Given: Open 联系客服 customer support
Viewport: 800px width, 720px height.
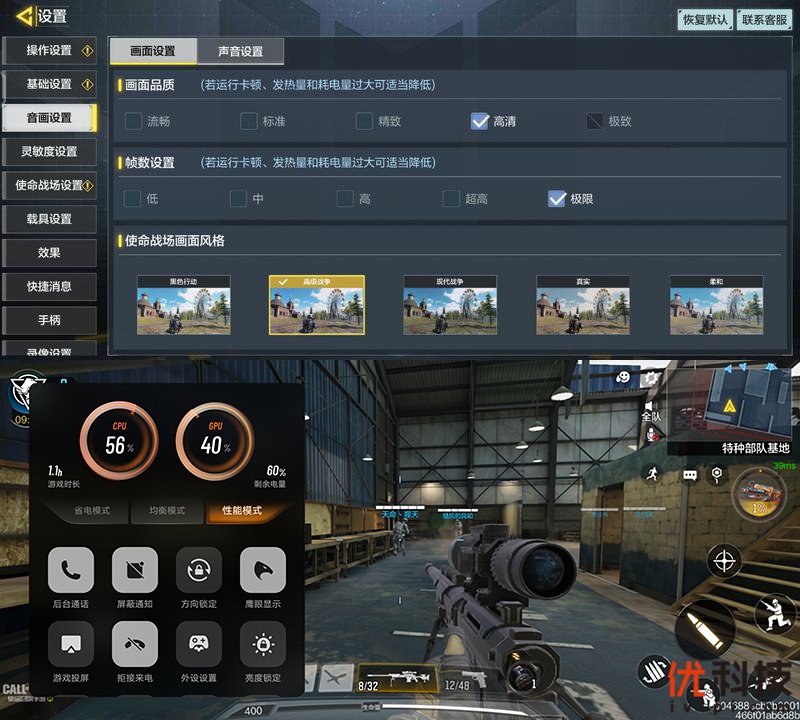Looking at the screenshot, I should 765,20.
